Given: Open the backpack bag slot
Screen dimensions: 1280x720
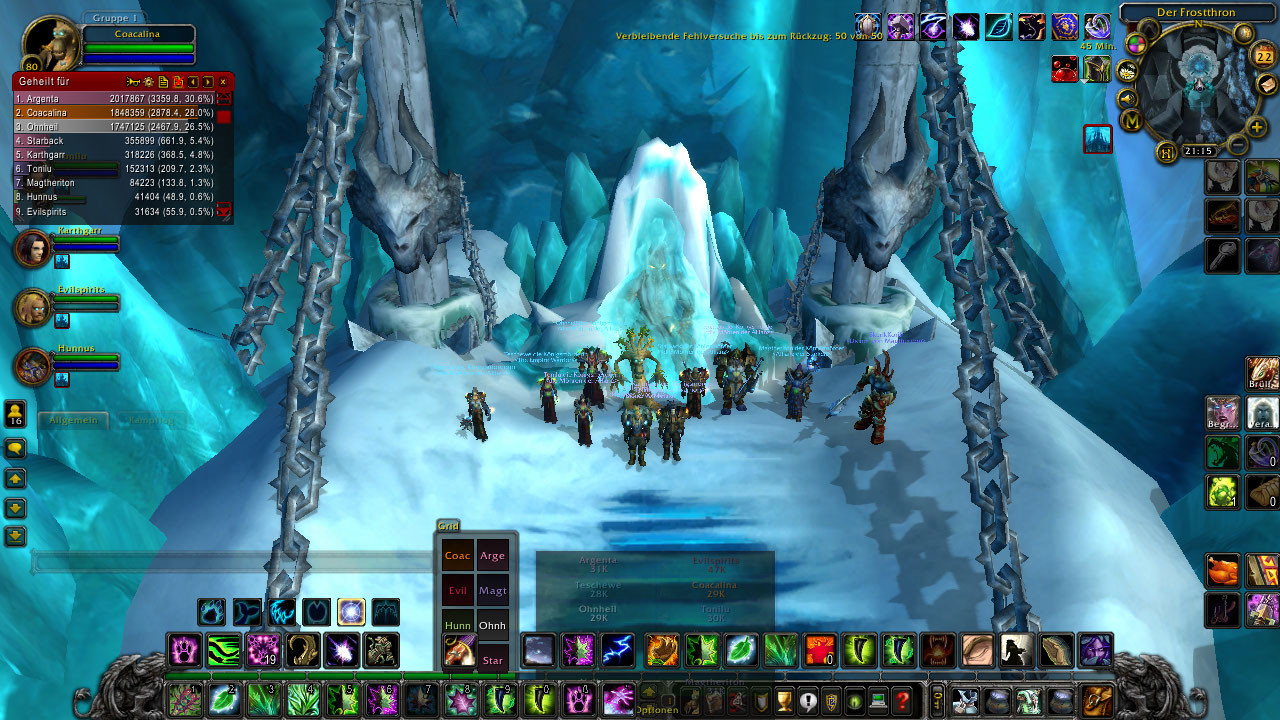Looking at the screenshot, I should (1097, 700).
